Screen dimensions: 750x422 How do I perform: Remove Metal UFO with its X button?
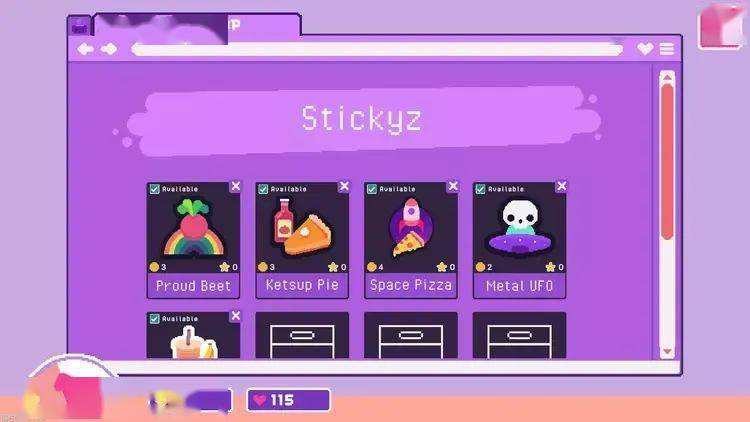(x=561, y=186)
